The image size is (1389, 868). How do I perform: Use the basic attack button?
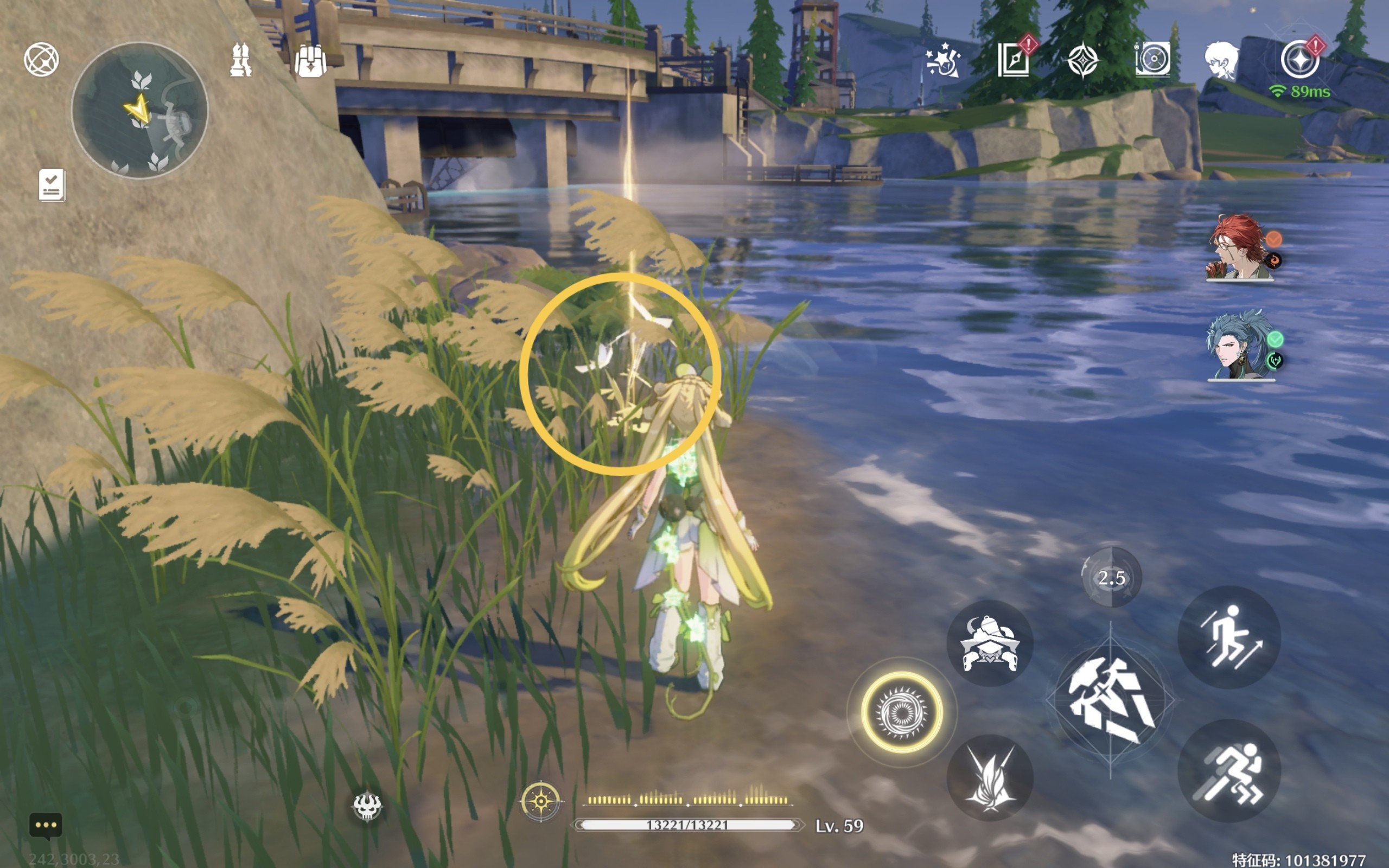coord(1110,700)
